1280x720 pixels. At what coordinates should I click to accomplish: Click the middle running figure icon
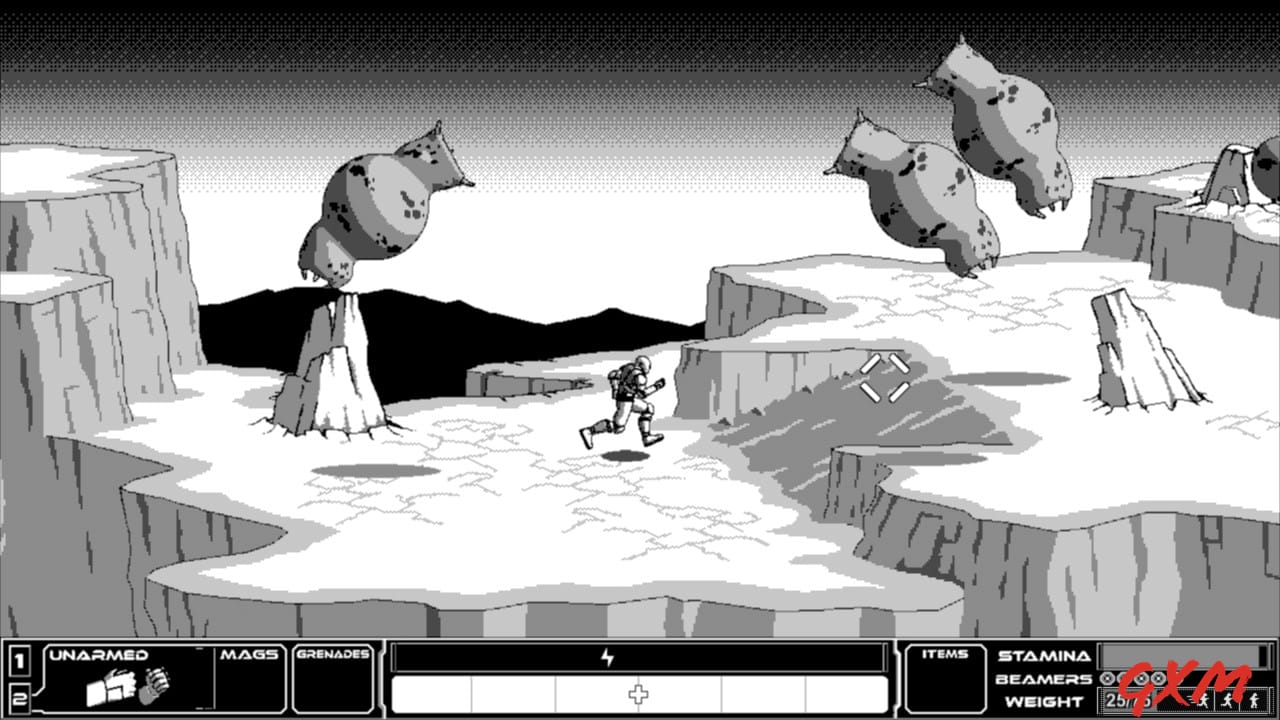[x=1227, y=701]
